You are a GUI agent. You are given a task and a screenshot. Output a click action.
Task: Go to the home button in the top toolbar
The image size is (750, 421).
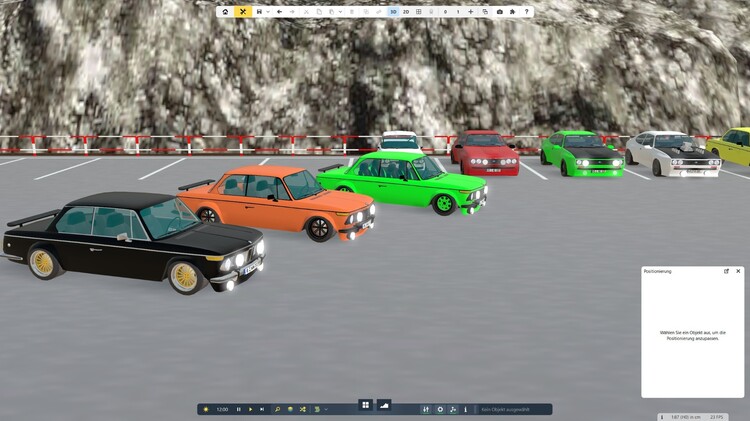point(225,12)
